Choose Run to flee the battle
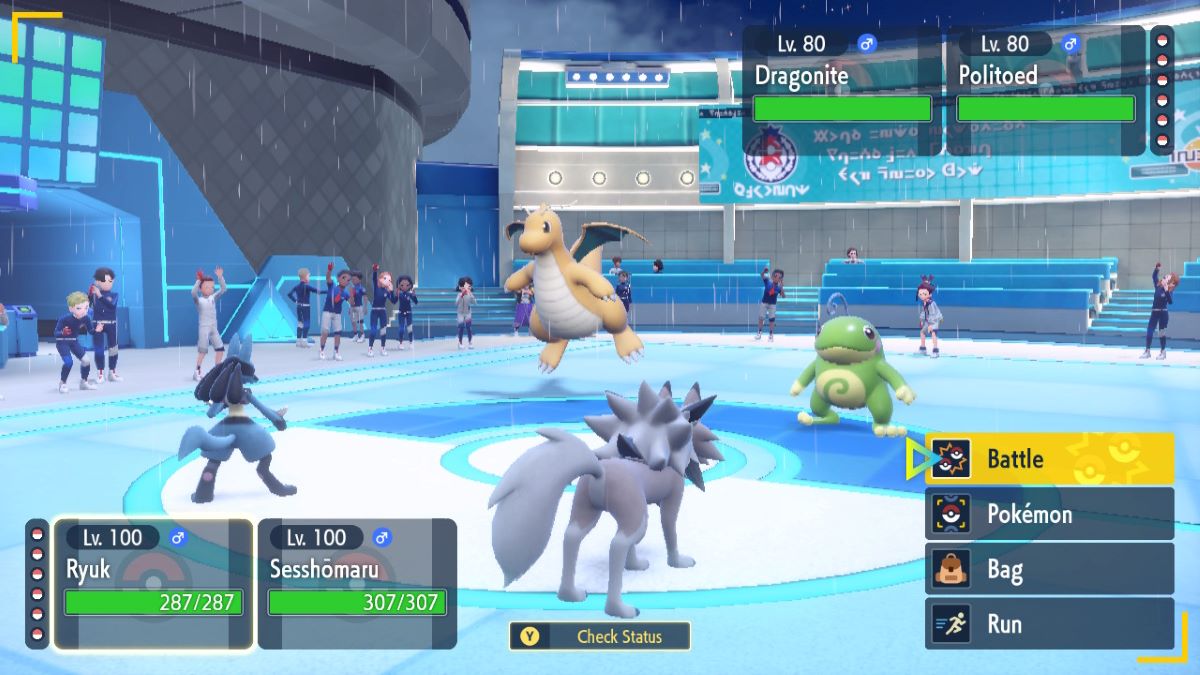 tap(1048, 624)
